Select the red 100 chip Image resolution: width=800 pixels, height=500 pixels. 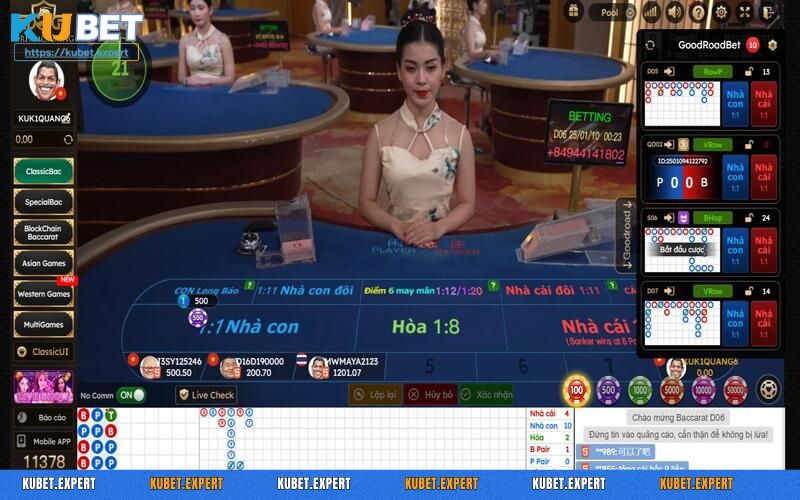[577, 389]
